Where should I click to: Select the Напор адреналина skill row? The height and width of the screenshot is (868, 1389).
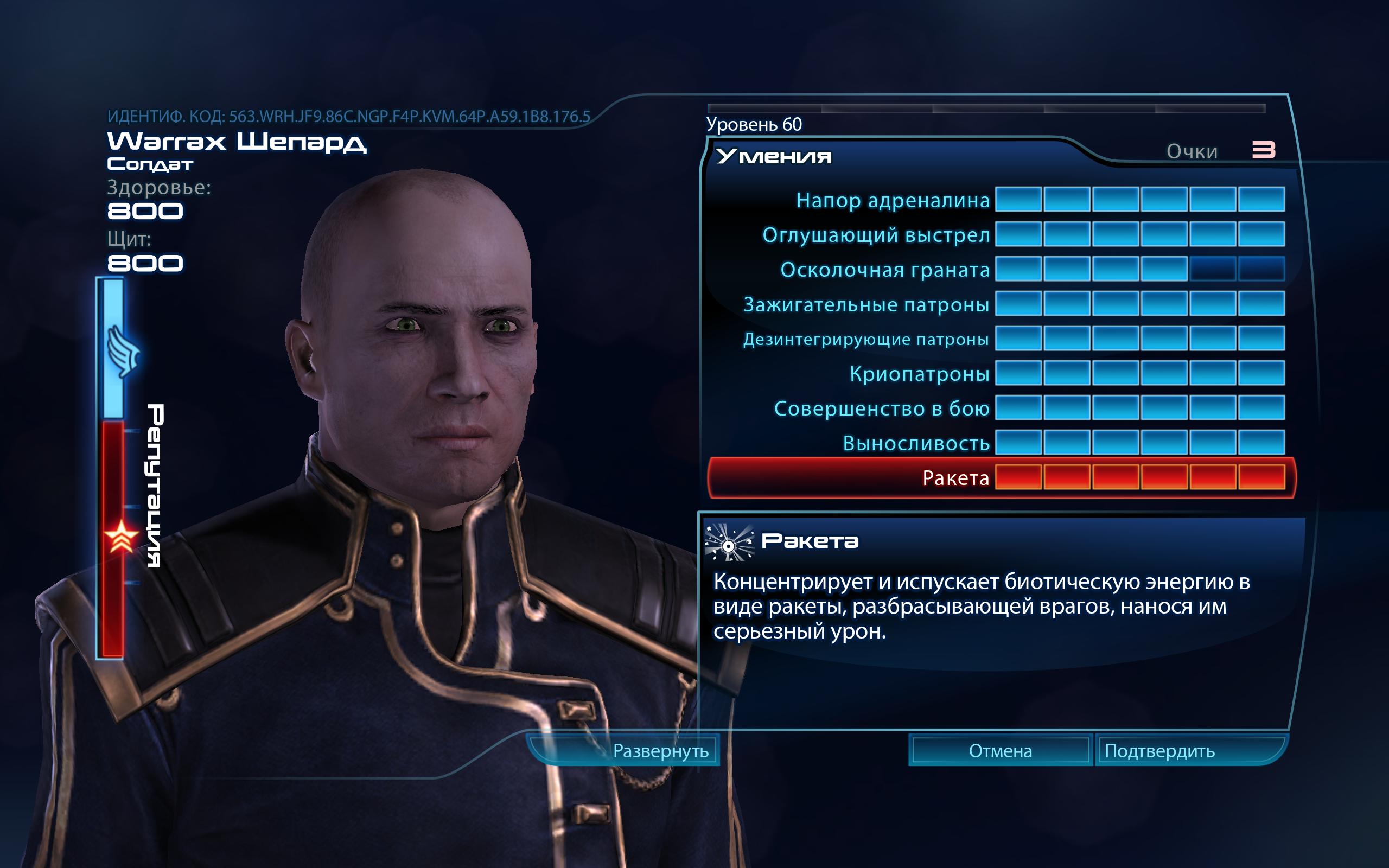point(893,200)
